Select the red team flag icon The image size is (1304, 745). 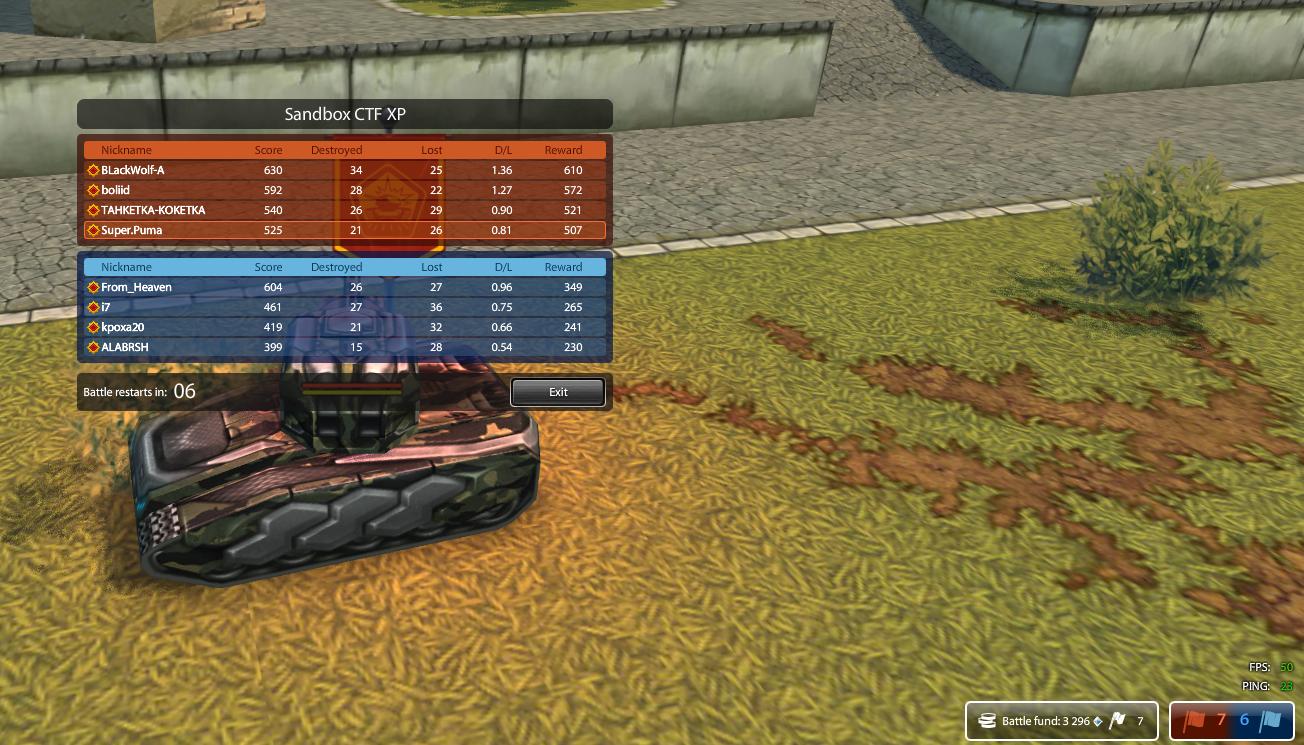coord(1196,720)
